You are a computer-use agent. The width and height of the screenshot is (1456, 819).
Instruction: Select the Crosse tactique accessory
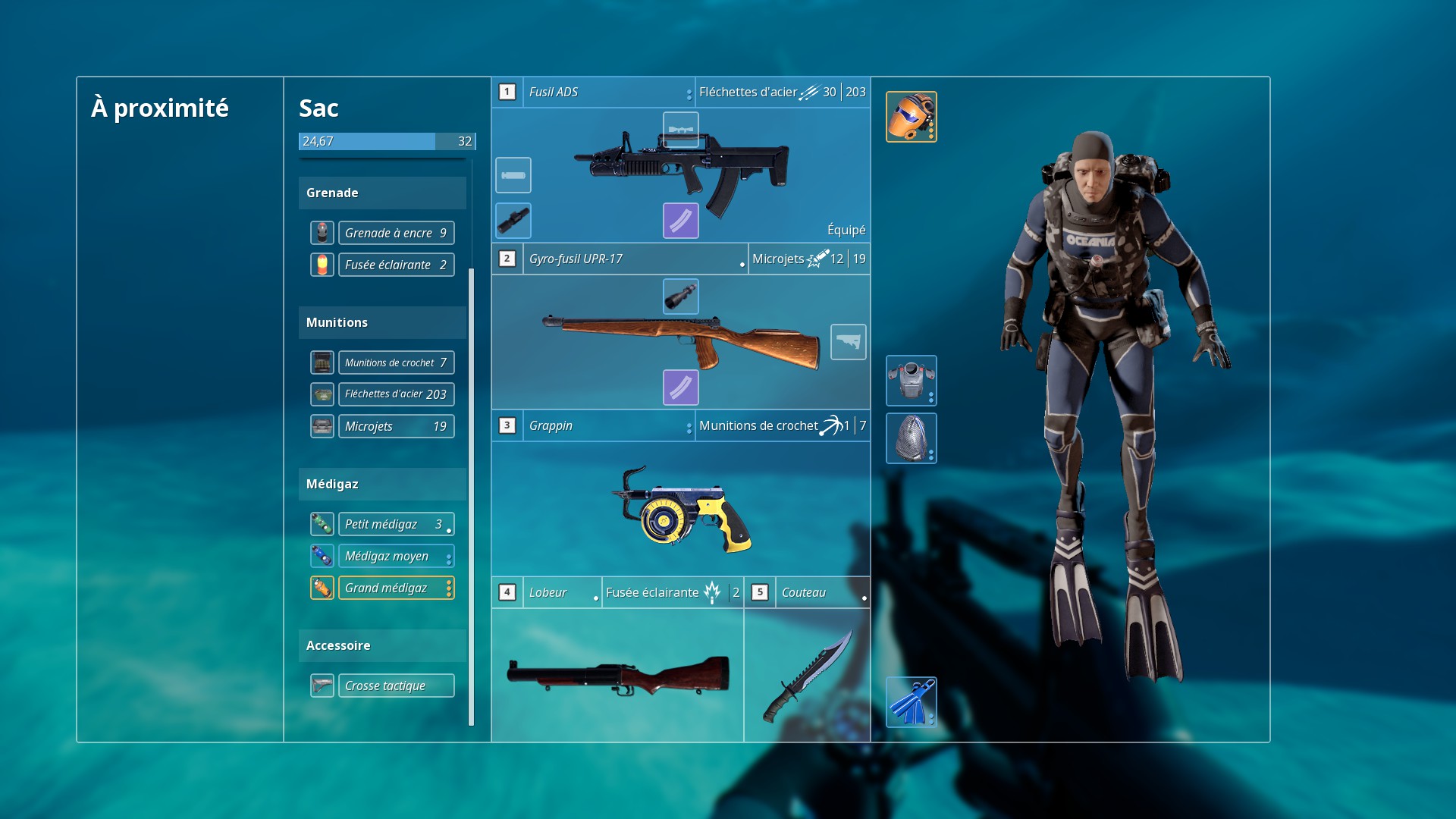395,686
